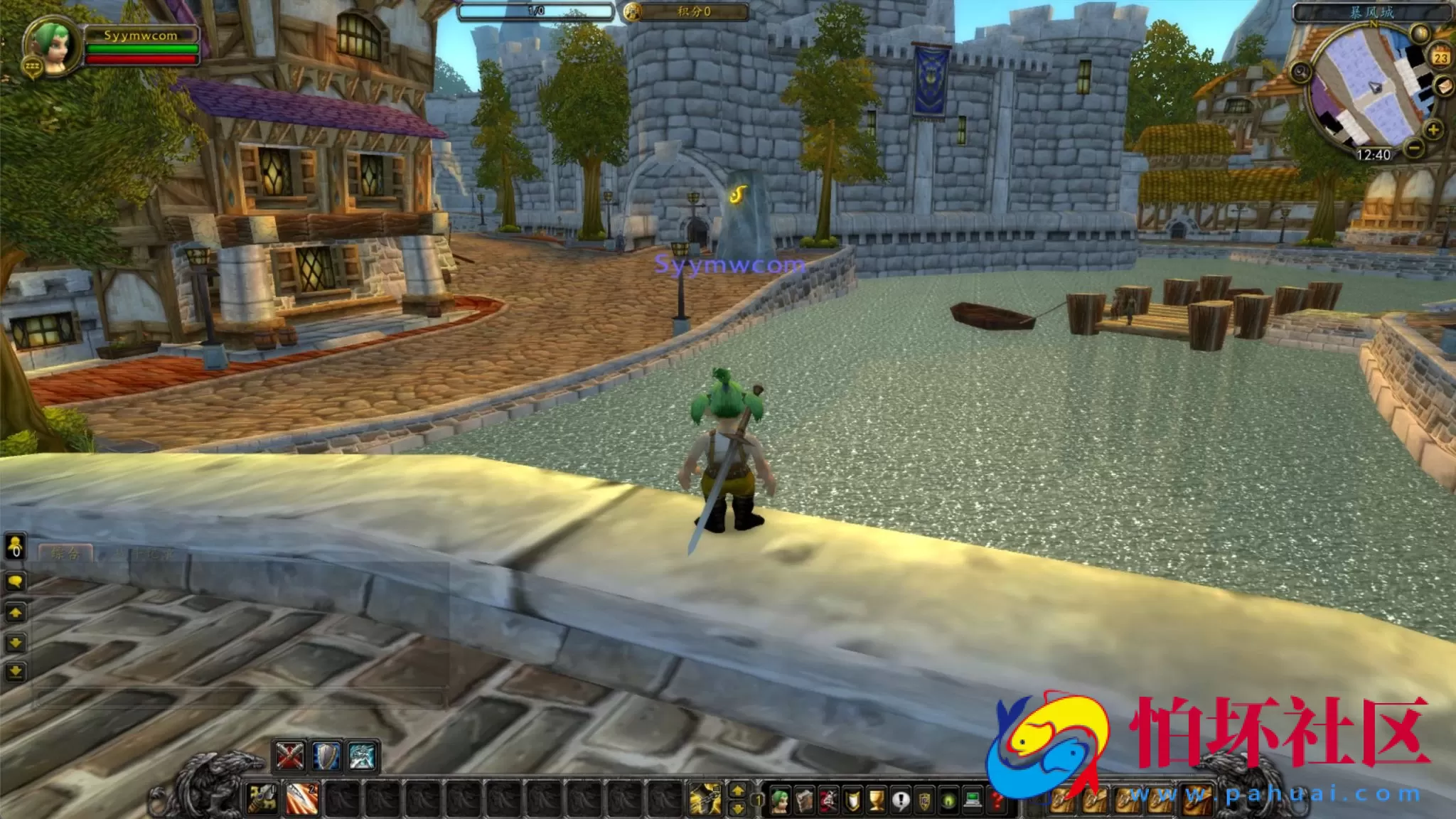Open the minimap tracking magnifier
The width and height of the screenshot is (1456, 819).
[x=1419, y=33]
